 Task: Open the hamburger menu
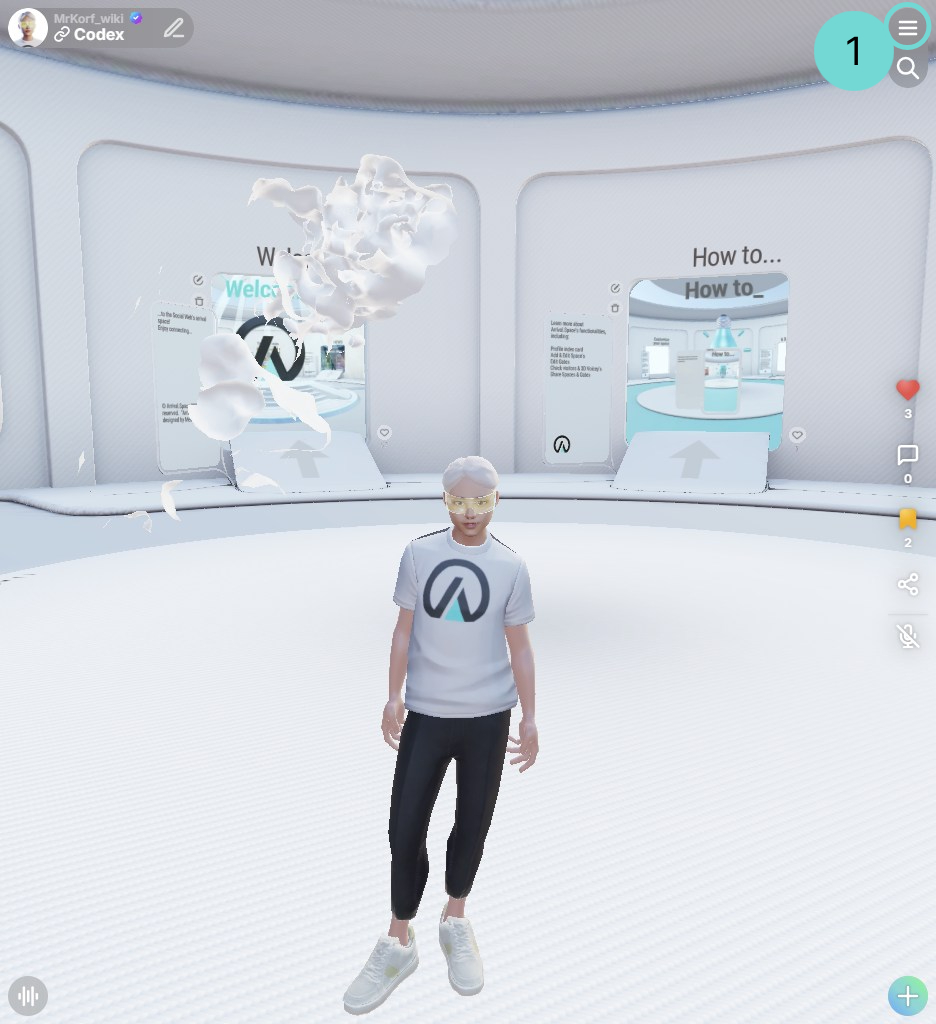point(908,29)
